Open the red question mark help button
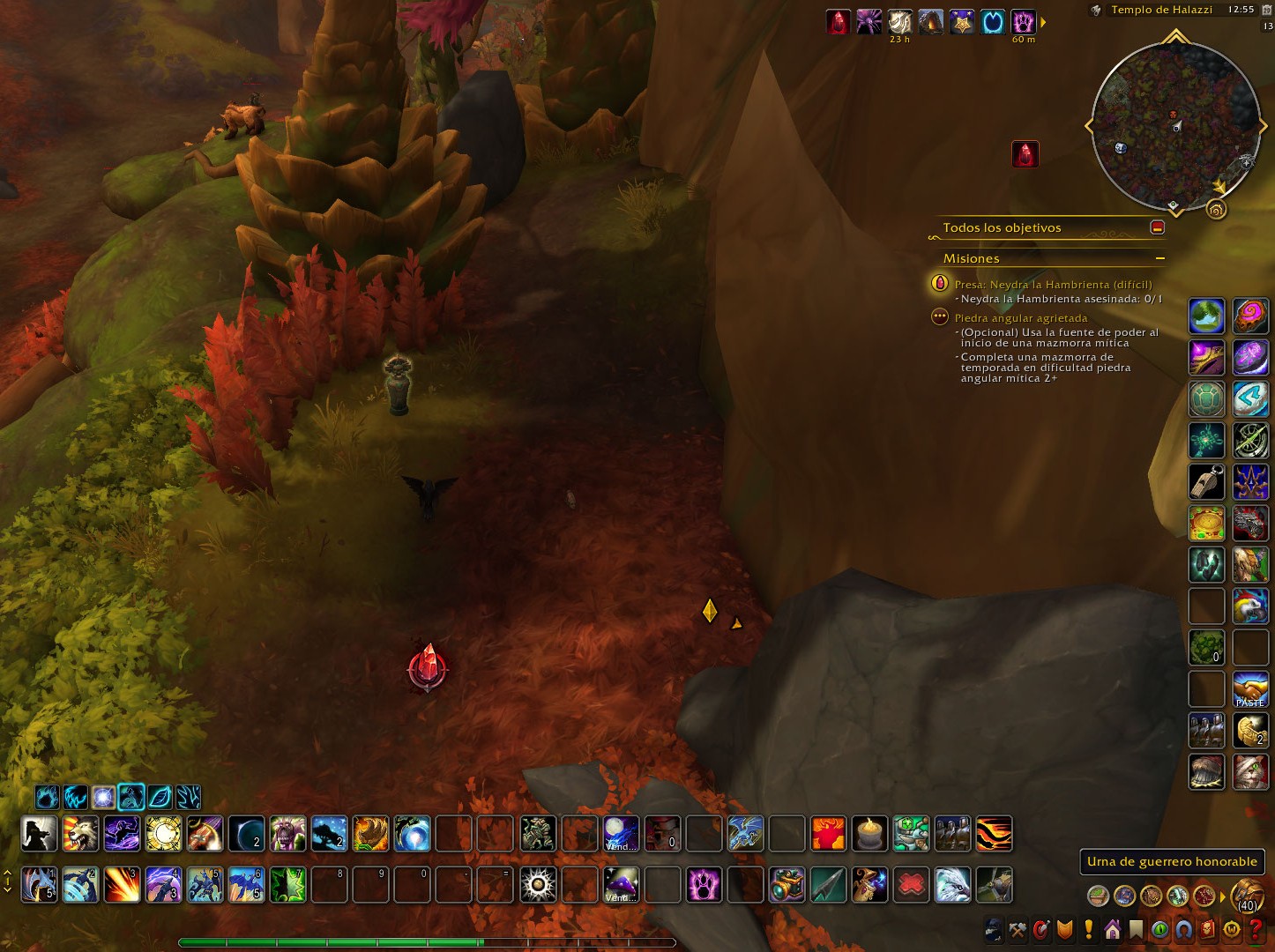 coord(1256,930)
